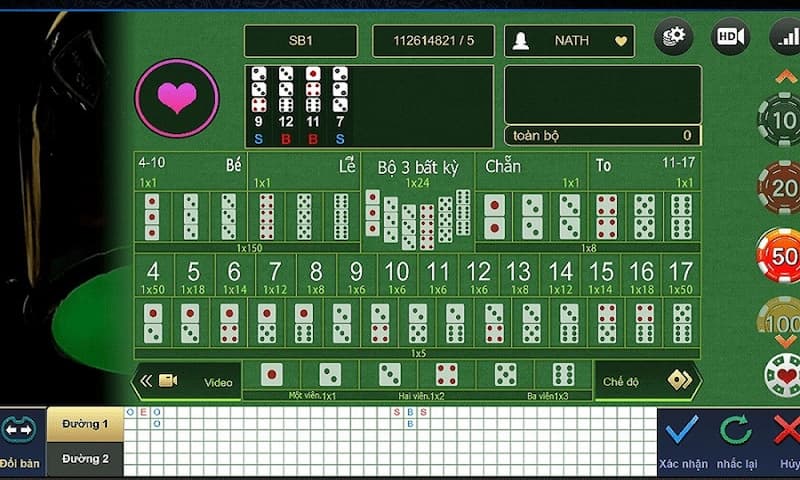Toggle the HD video quality
The image size is (800, 480).
click(729, 38)
